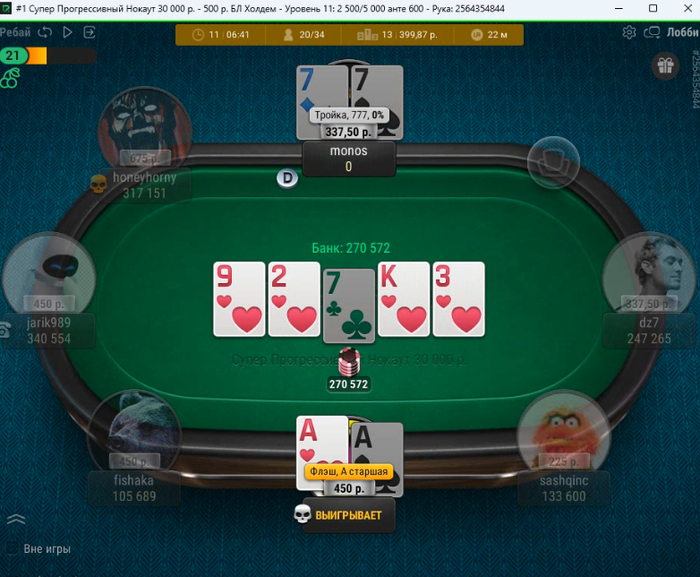
Task: Click the circular arrows icon beside Ребай
Action: pos(45,32)
